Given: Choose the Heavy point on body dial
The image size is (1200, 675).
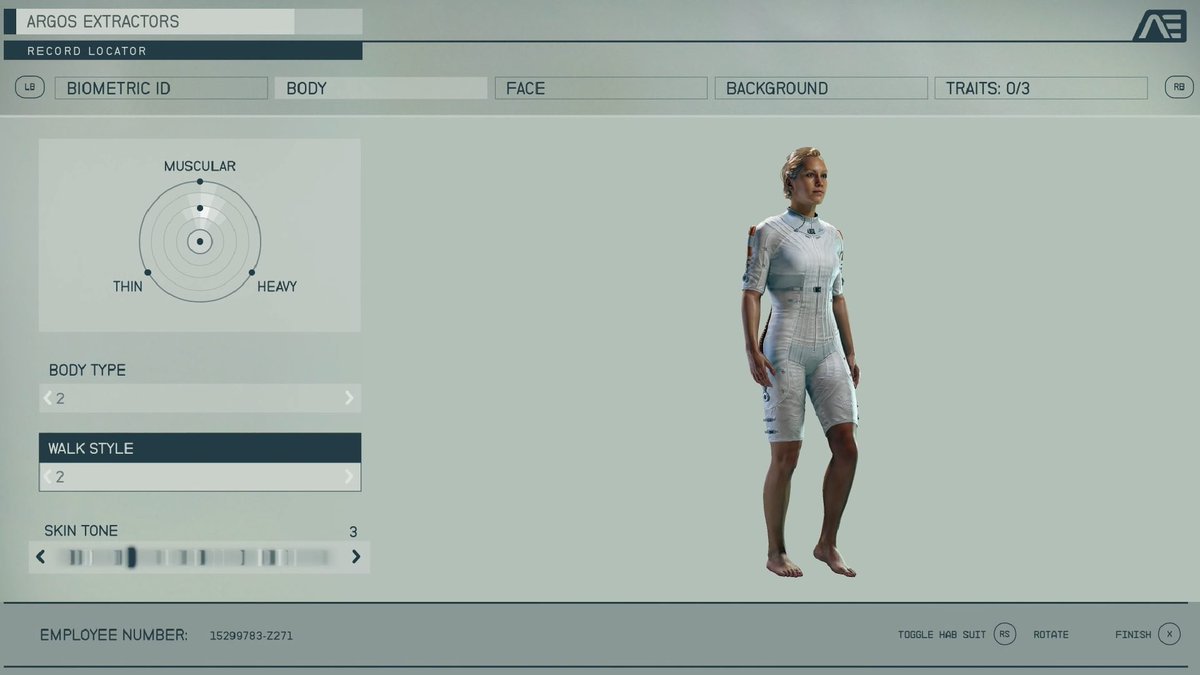Looking at the screenshot, I should click(x=252, y=272).
